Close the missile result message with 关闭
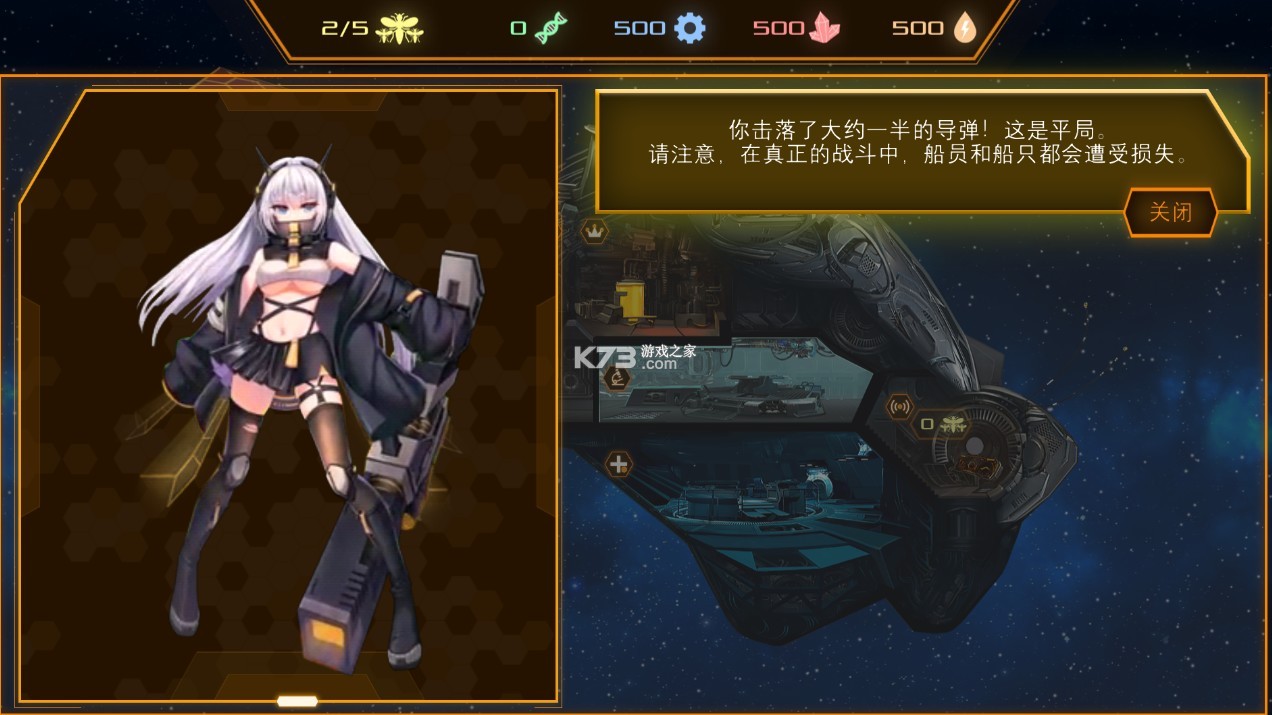The image size is (1272, 715). pyautogui.click(x=1170, y=212)
